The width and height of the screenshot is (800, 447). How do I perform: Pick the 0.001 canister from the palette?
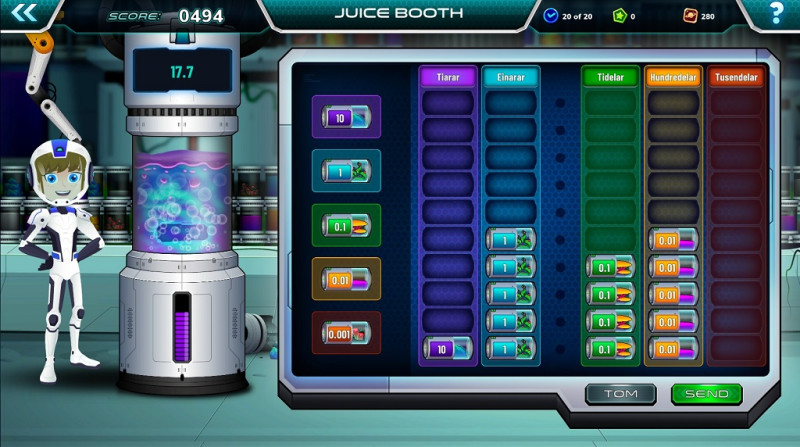coord(346,332)
